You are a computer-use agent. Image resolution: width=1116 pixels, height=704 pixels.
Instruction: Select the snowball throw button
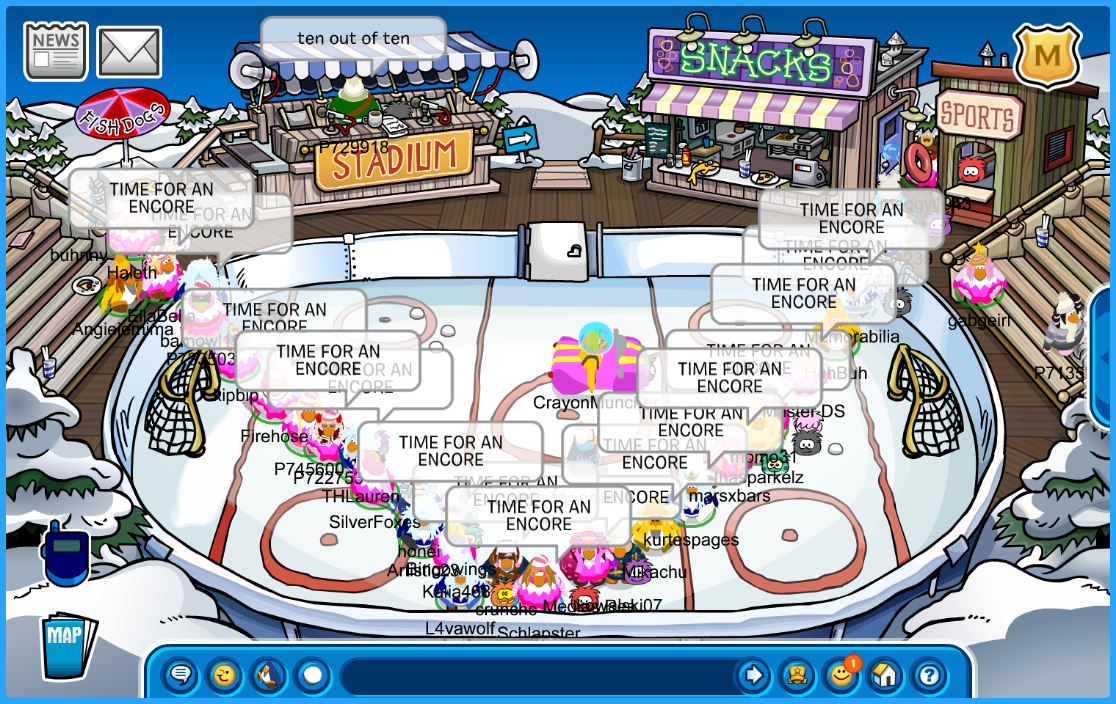[312, 676]
